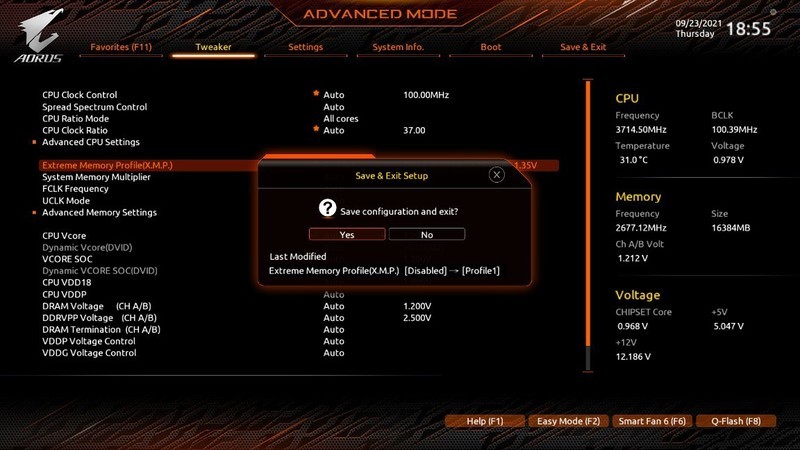
Task: Switch to the Settings tab
Action: click(x=305, y=47)
